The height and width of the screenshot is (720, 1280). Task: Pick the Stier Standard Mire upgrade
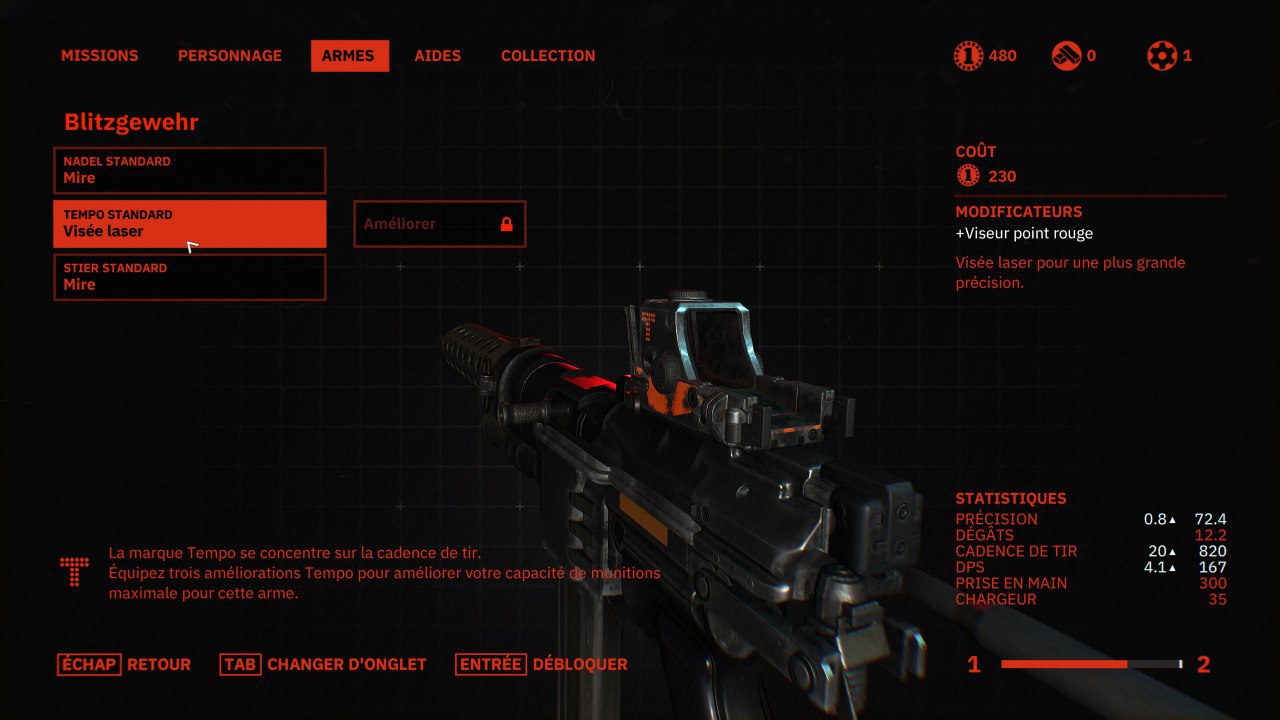(x=189, y=277)
